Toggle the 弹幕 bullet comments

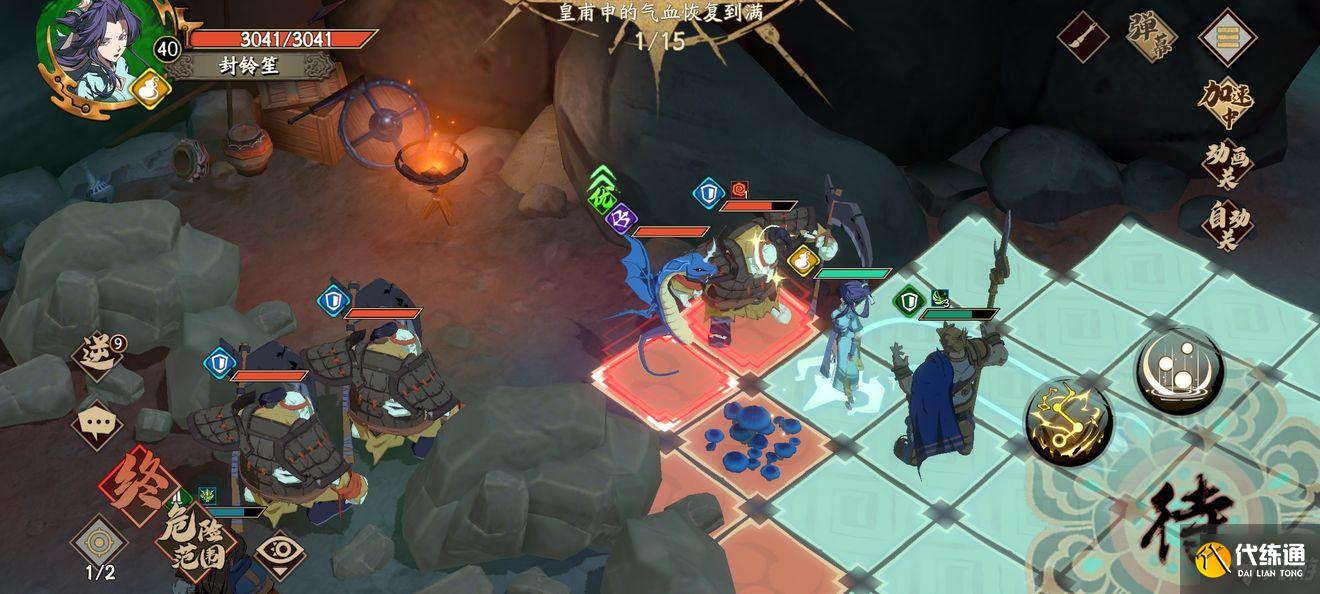[x=1151, y=37]
